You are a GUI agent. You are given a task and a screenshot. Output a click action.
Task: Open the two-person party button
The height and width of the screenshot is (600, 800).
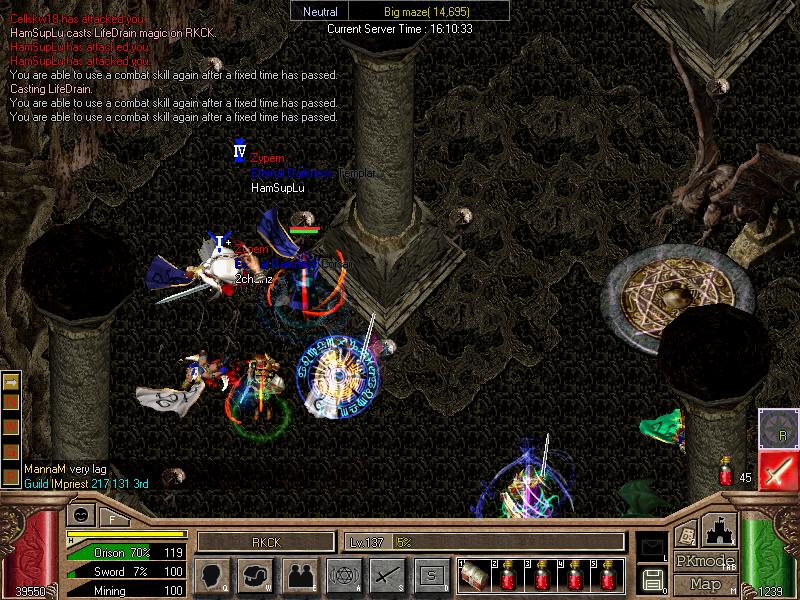point(298,575)
